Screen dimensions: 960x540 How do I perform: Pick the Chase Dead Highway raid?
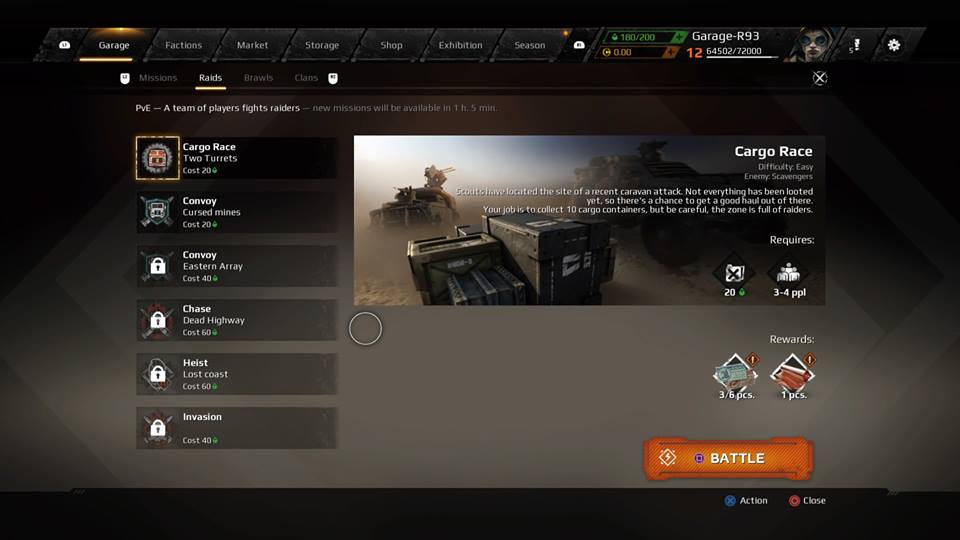236,320
